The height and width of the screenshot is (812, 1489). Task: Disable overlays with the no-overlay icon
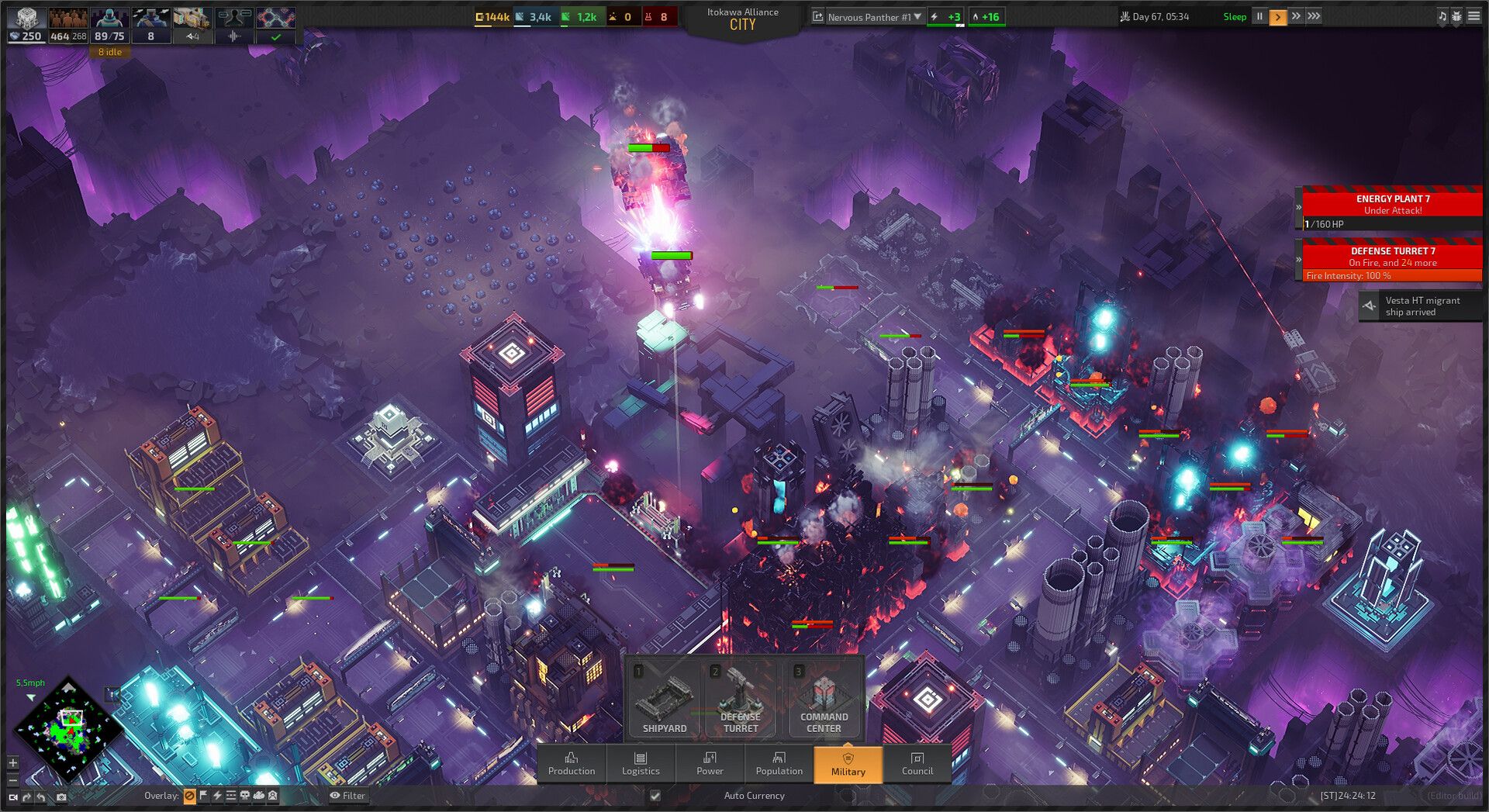point(188,796)
